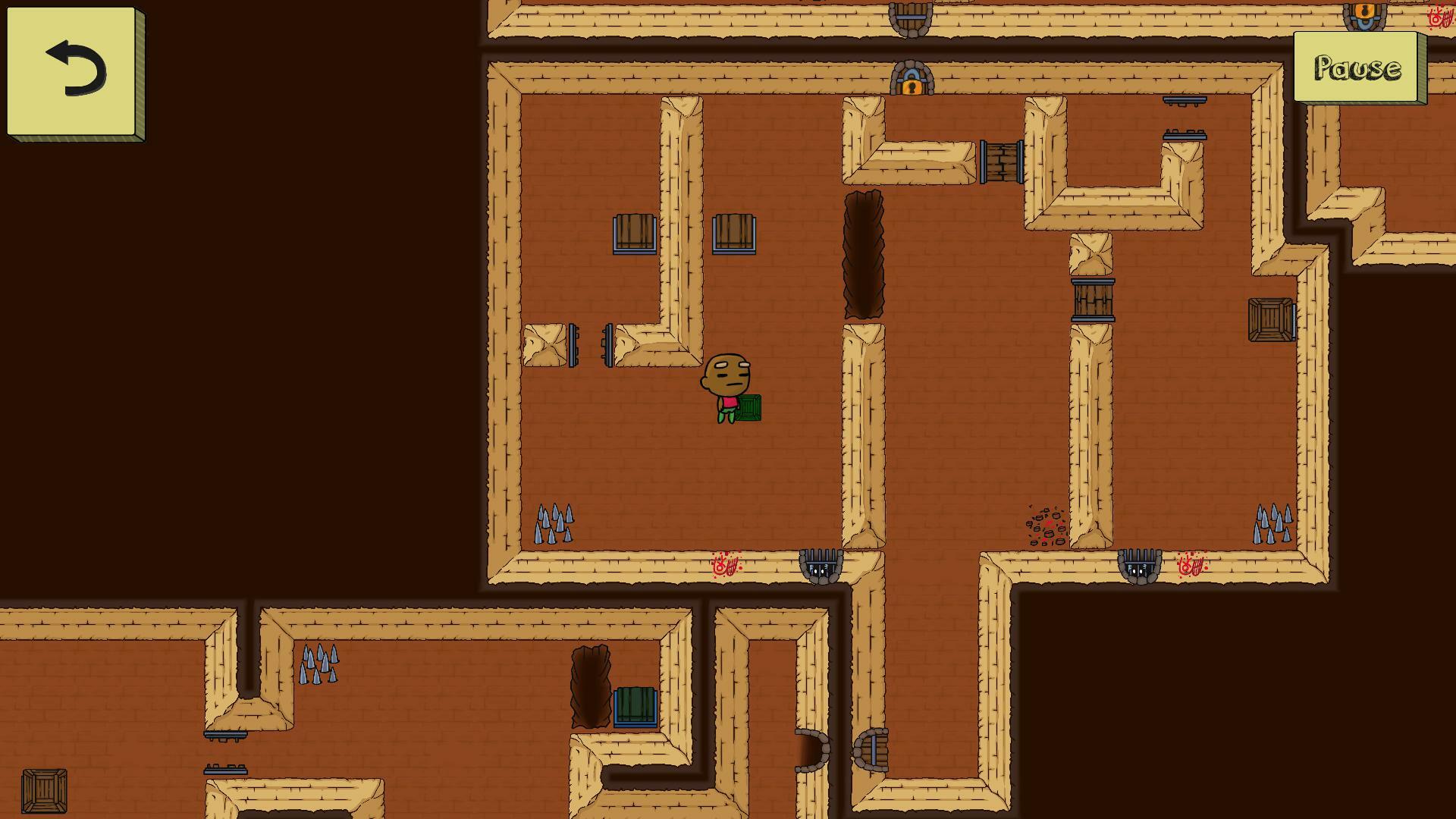This screenshot has height=819, width=1456.
Task: Click the rubble pile with red markings
Action: tap(1045, 525)
